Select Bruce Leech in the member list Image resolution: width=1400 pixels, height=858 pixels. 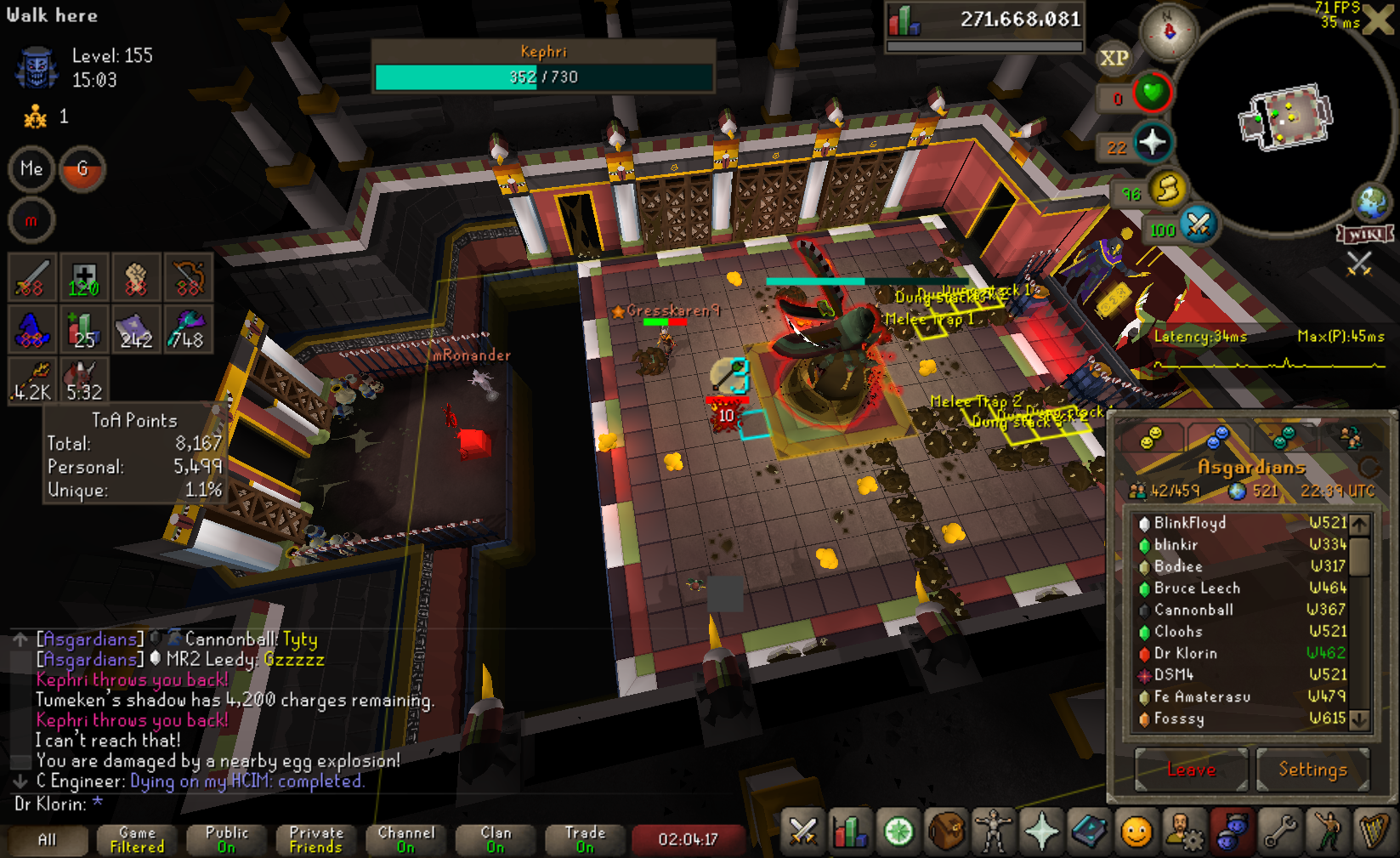pyautogui.click(x=1196, y=588)
